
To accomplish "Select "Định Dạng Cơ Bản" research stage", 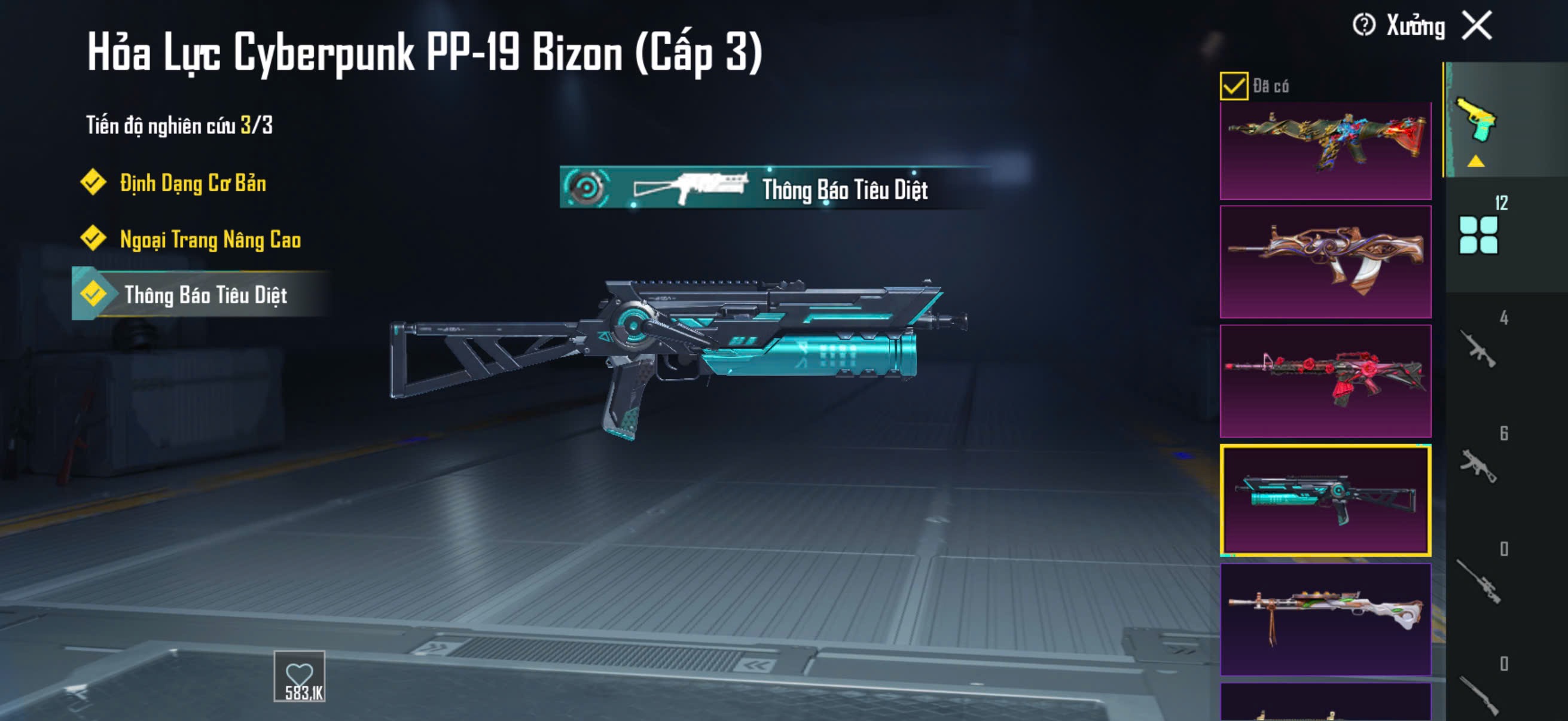I will 192,183.
